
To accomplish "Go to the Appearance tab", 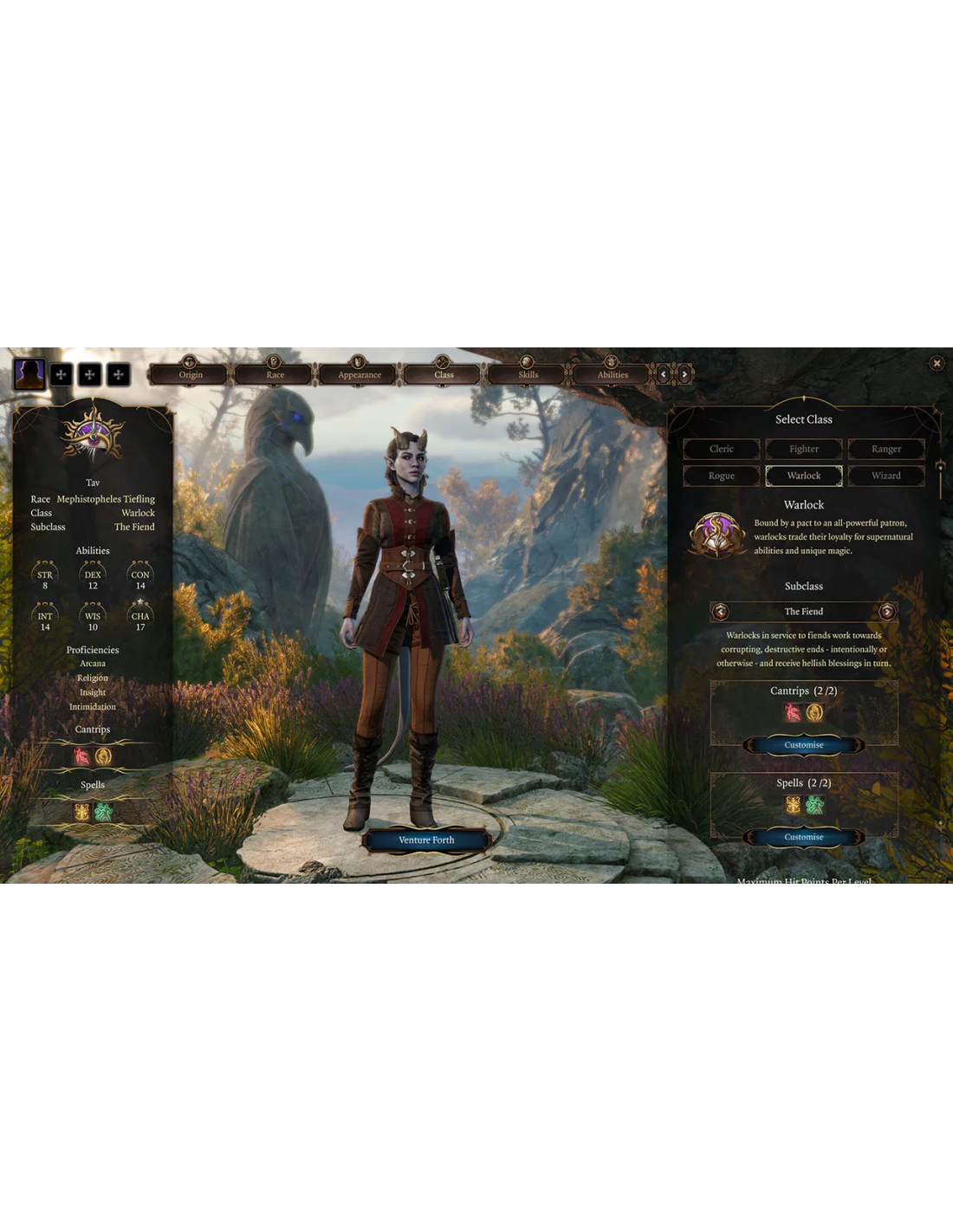I will 359,374.
